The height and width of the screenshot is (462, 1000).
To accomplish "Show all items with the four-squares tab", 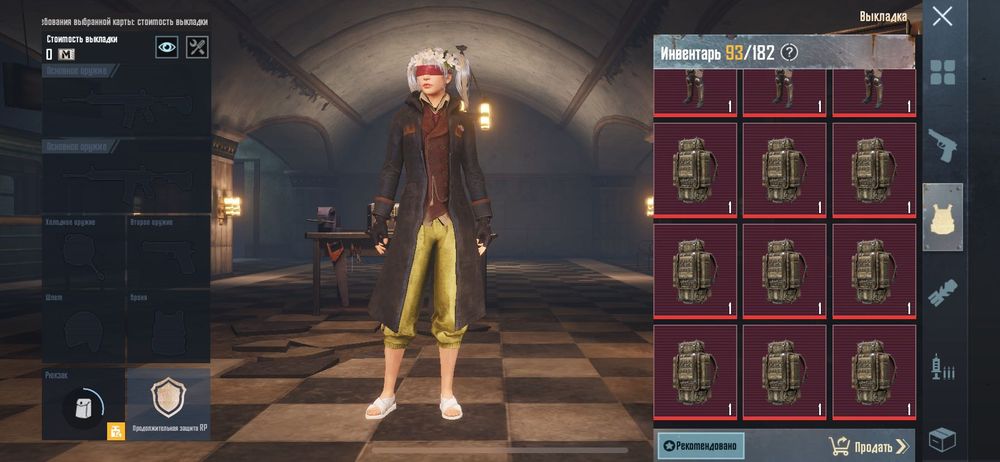I will [942, 73].
